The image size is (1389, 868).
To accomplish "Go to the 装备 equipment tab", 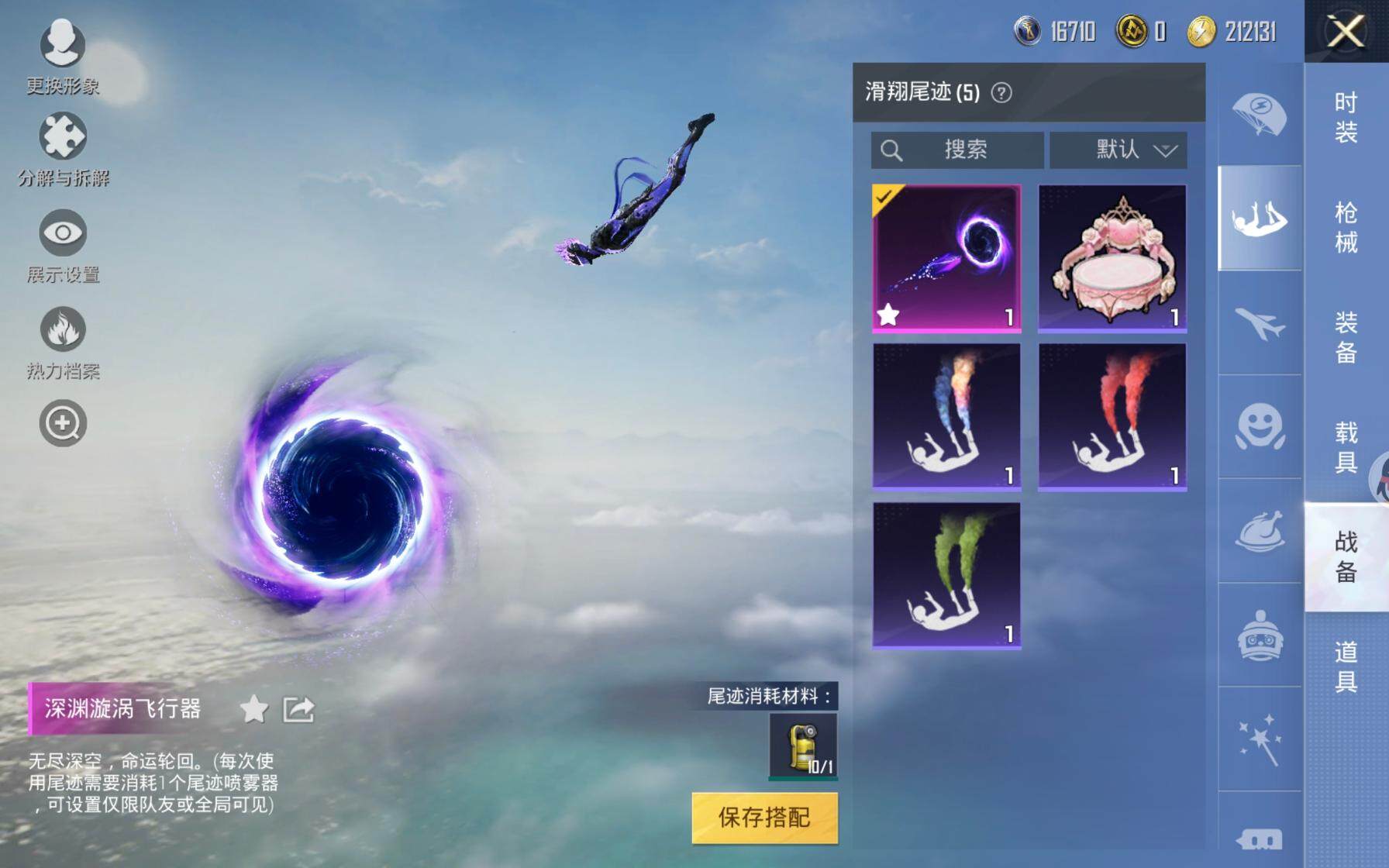I will point(1346,337).
